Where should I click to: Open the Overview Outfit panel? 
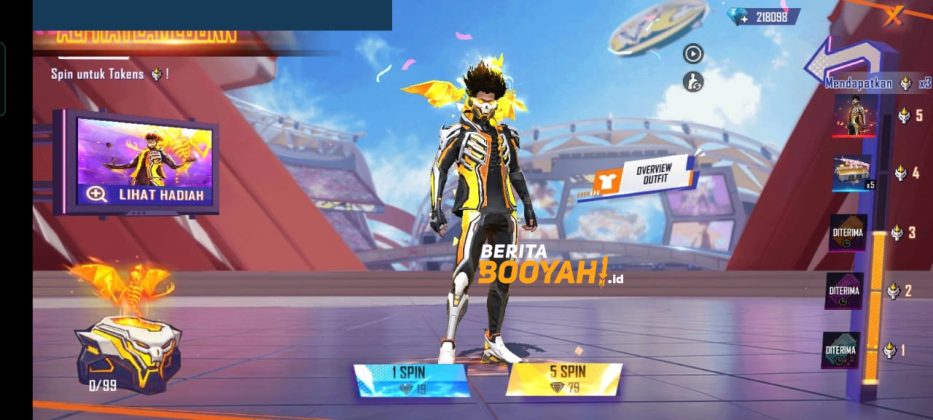pos(645,175)
